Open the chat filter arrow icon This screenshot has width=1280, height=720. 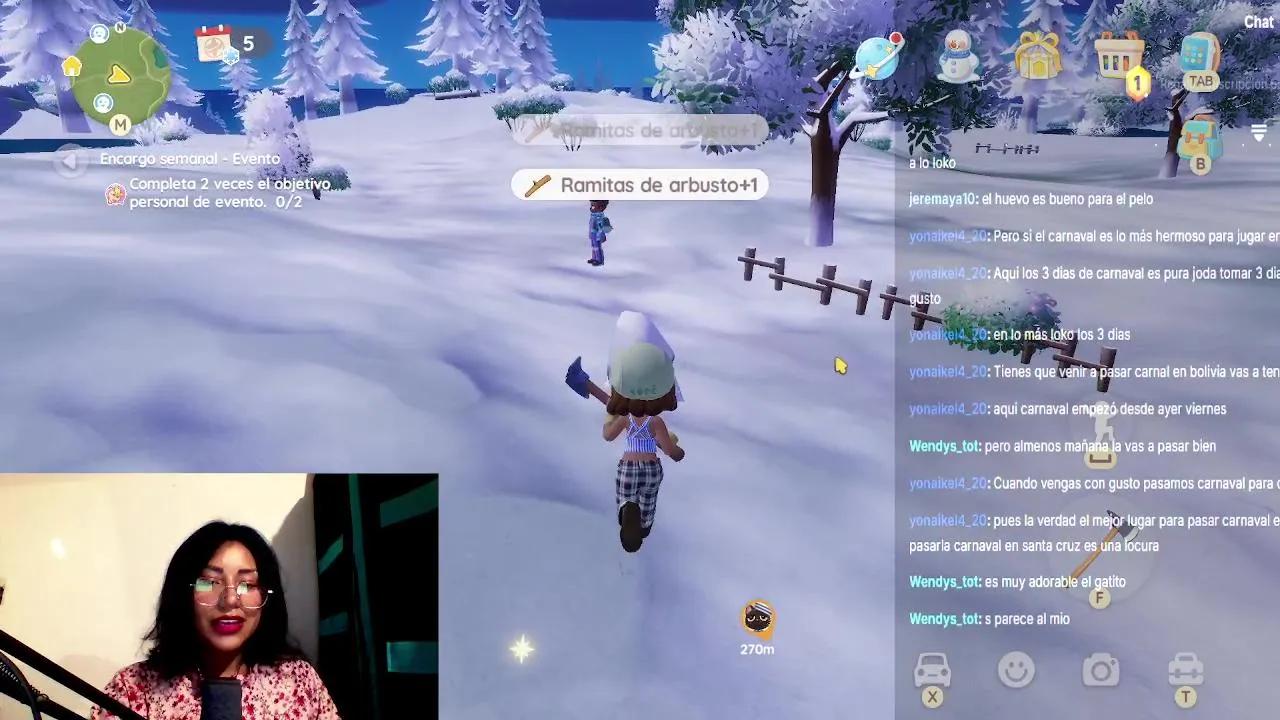coord(1258,130)
